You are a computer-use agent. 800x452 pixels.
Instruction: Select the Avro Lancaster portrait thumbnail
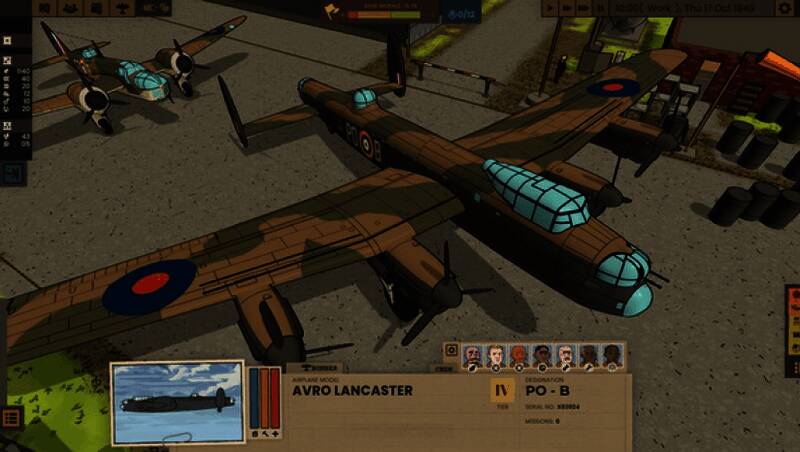(x=177, y=403)
